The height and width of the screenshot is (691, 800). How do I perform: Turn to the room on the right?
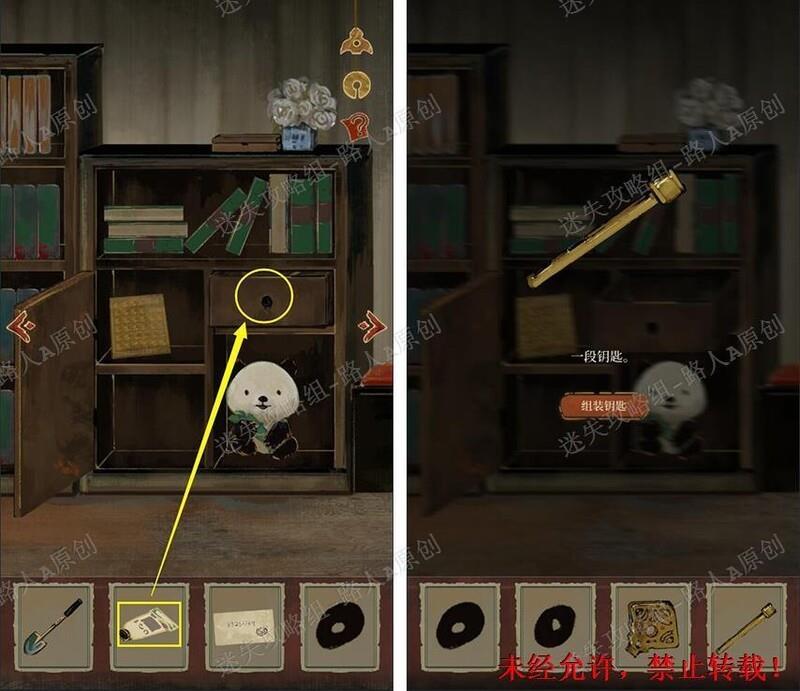pos(372,325)
